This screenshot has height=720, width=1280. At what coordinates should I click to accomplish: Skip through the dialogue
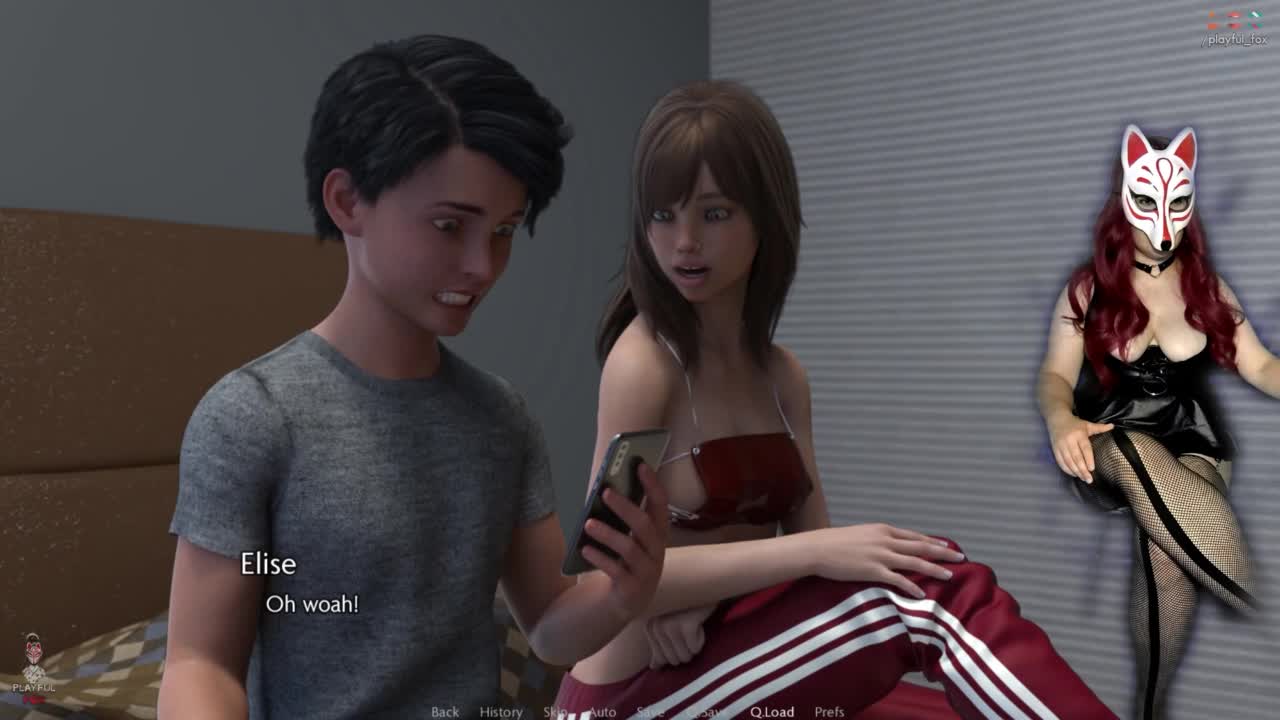(x=555, y=712)
